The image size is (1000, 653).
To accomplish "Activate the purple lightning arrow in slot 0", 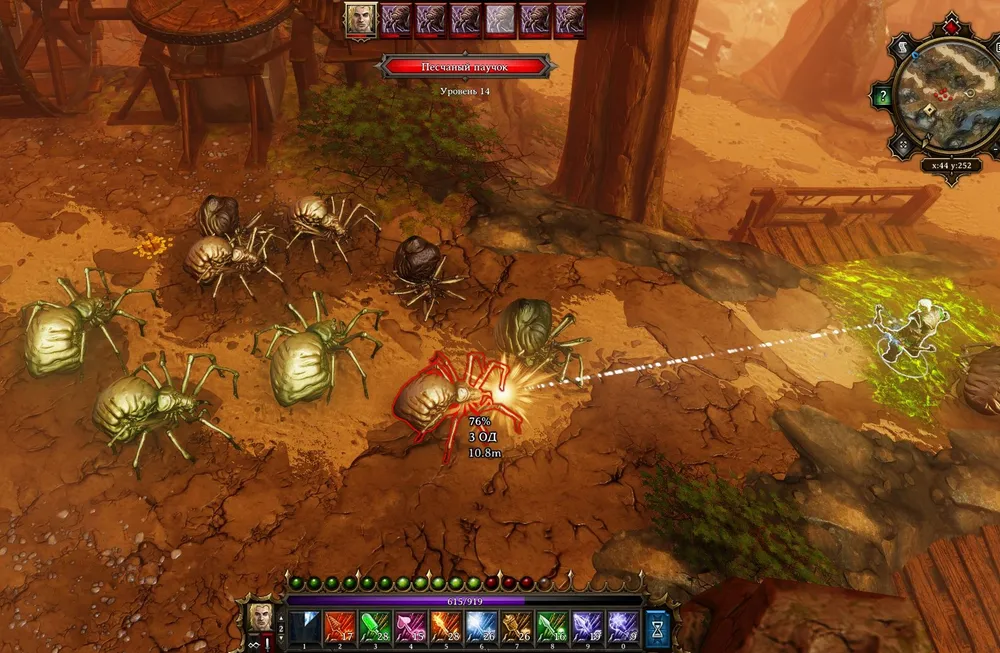I will click(623, 627).
